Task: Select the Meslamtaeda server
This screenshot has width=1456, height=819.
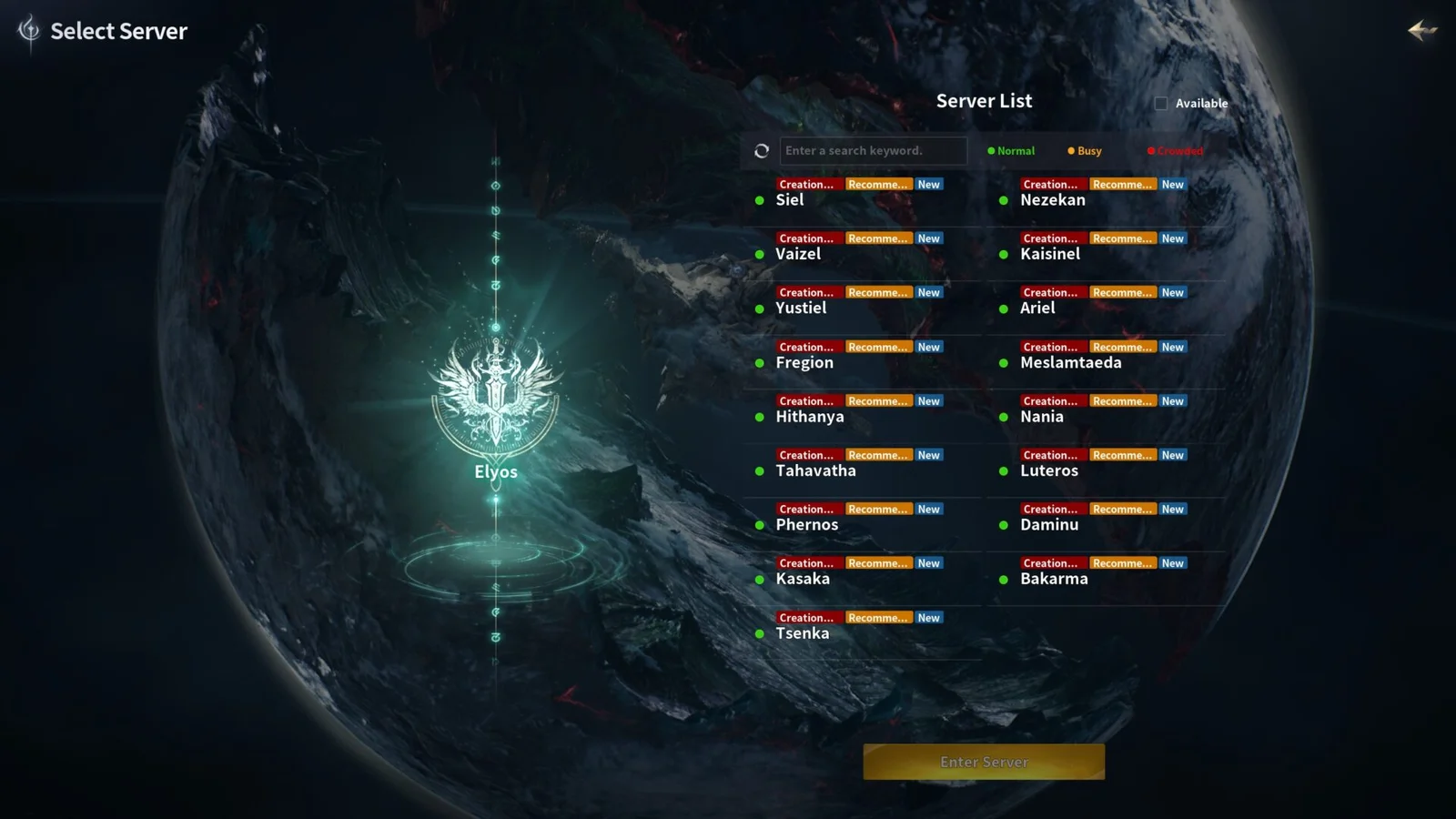Action: pos(1070,362)
